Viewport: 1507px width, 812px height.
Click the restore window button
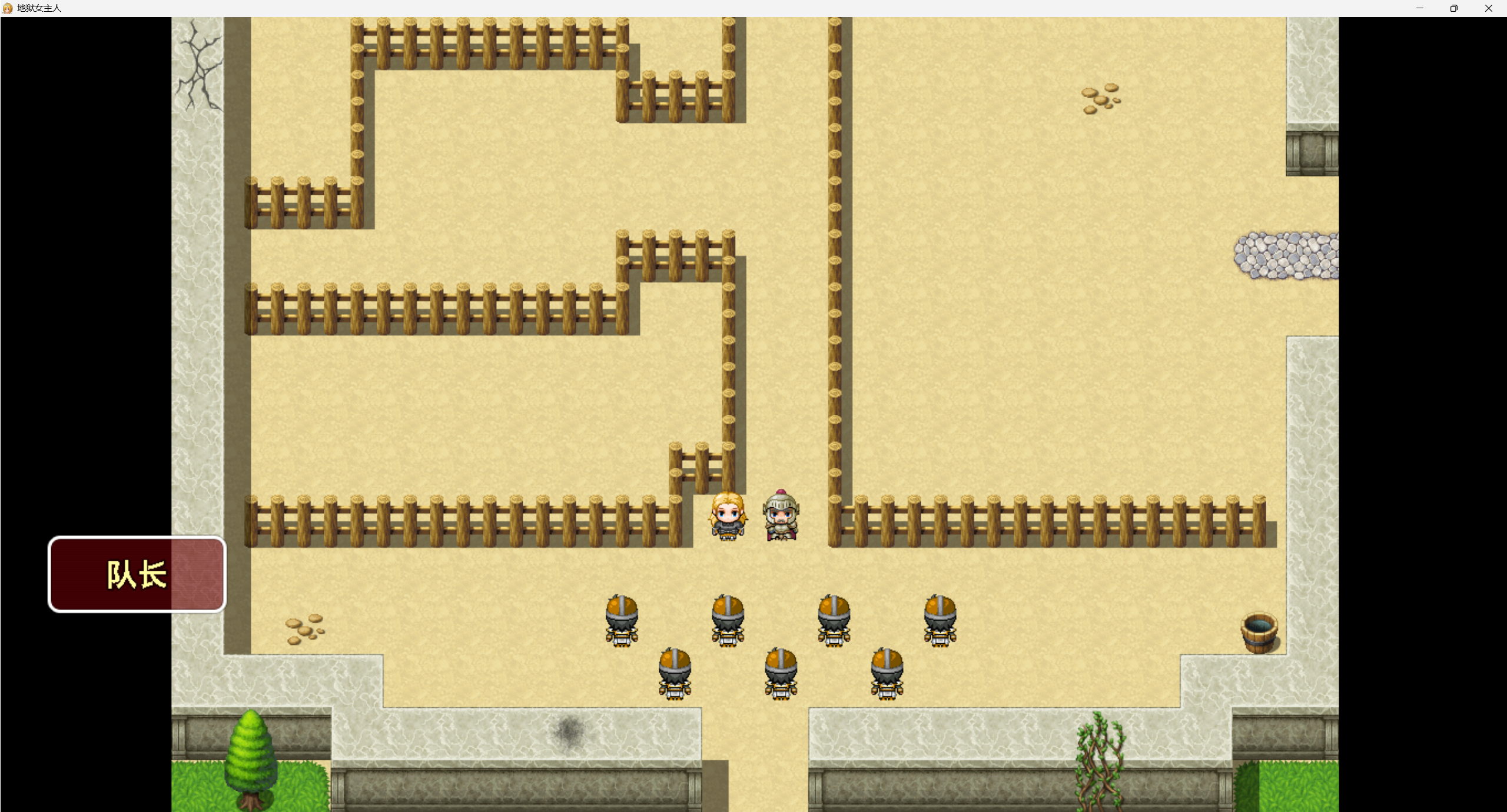[x=1453, y=8]
